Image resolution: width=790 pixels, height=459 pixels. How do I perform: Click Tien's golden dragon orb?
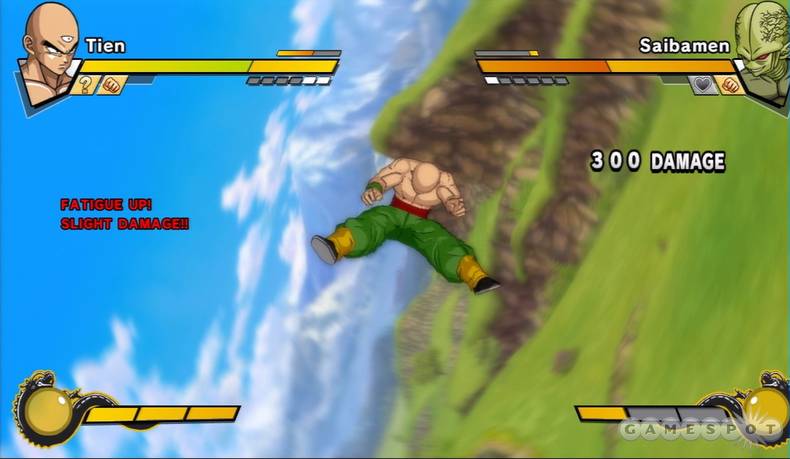coord(44,409)
